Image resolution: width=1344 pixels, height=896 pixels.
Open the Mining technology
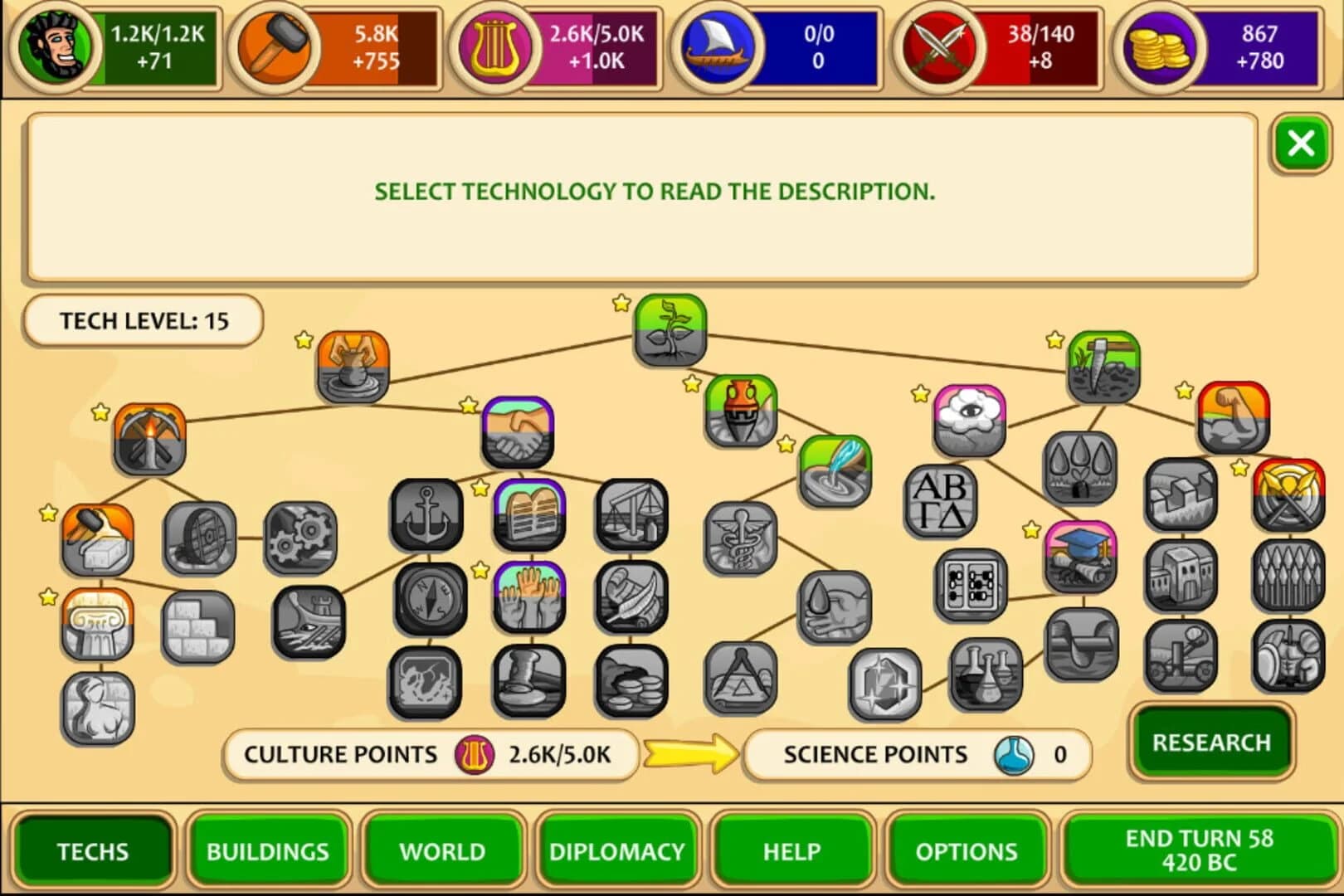(148, 440)
